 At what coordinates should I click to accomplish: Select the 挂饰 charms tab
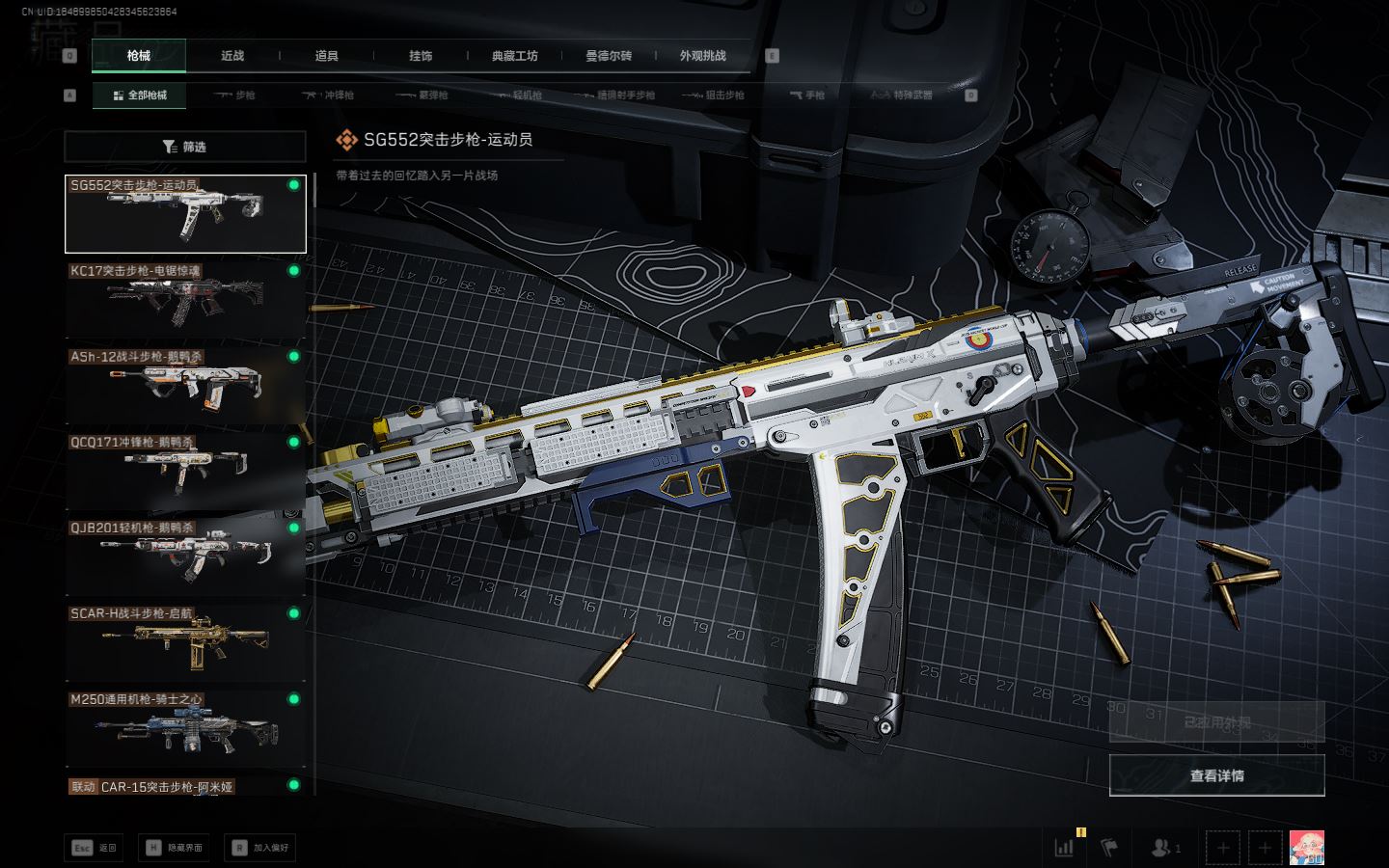(x=421, y=56)
